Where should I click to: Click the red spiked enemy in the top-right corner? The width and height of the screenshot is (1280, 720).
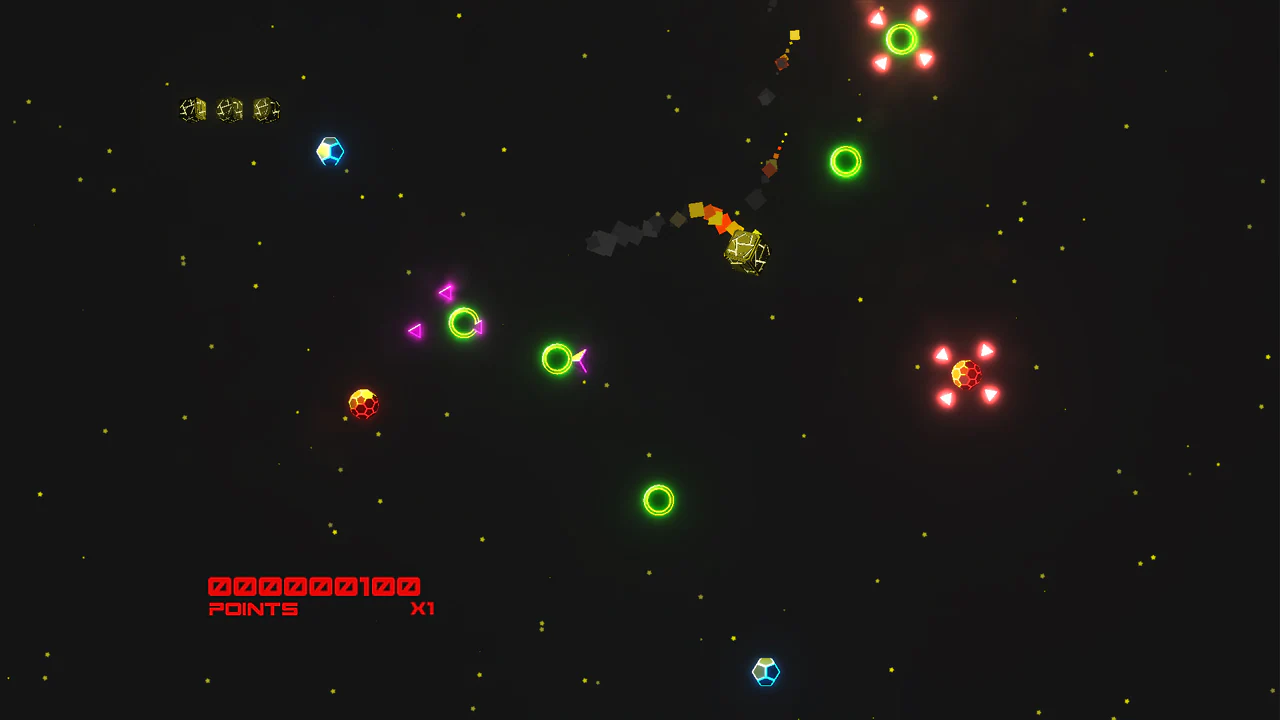900,38
